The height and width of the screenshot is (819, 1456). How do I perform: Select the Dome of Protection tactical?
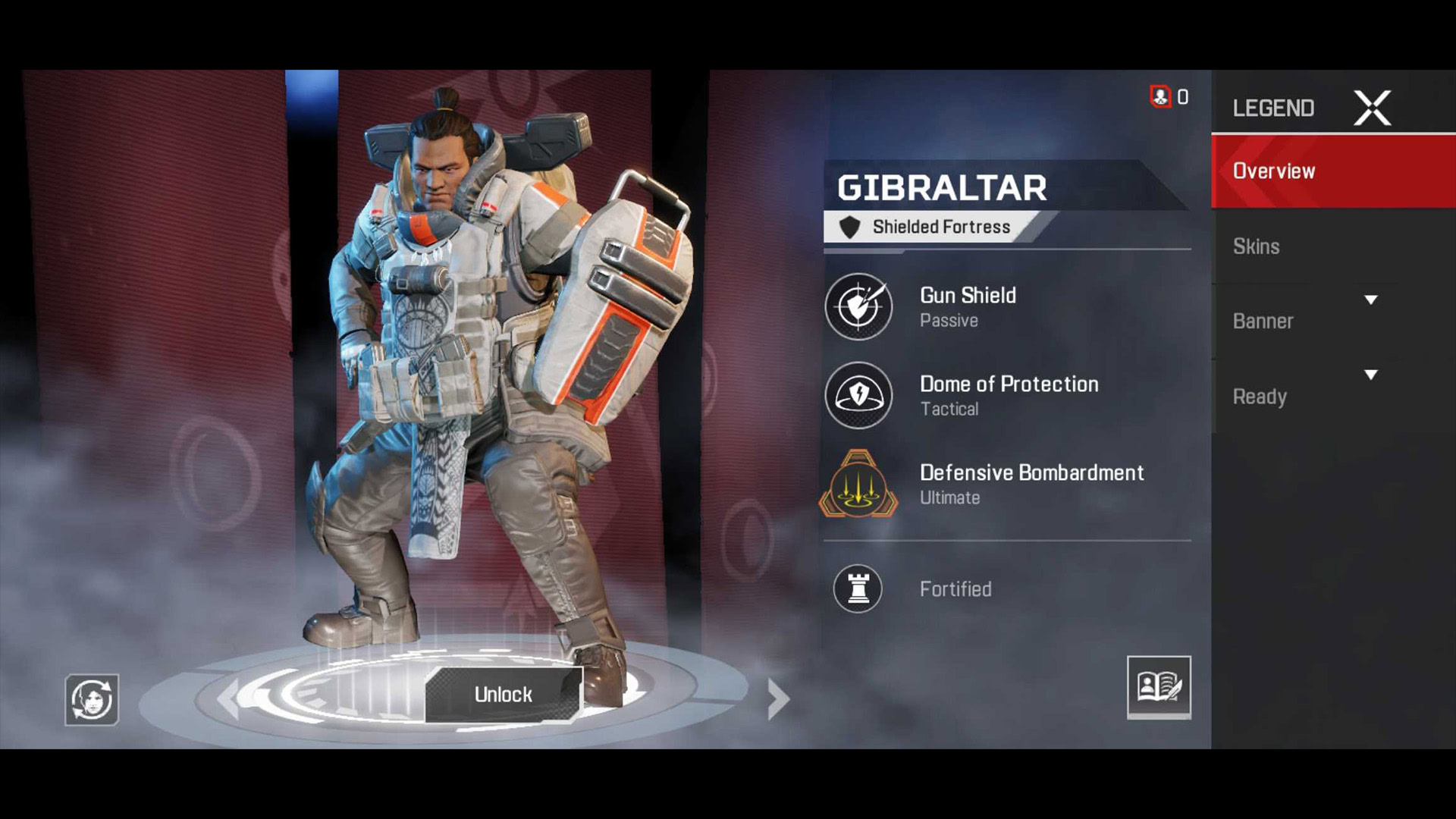(x=858, y=395)
